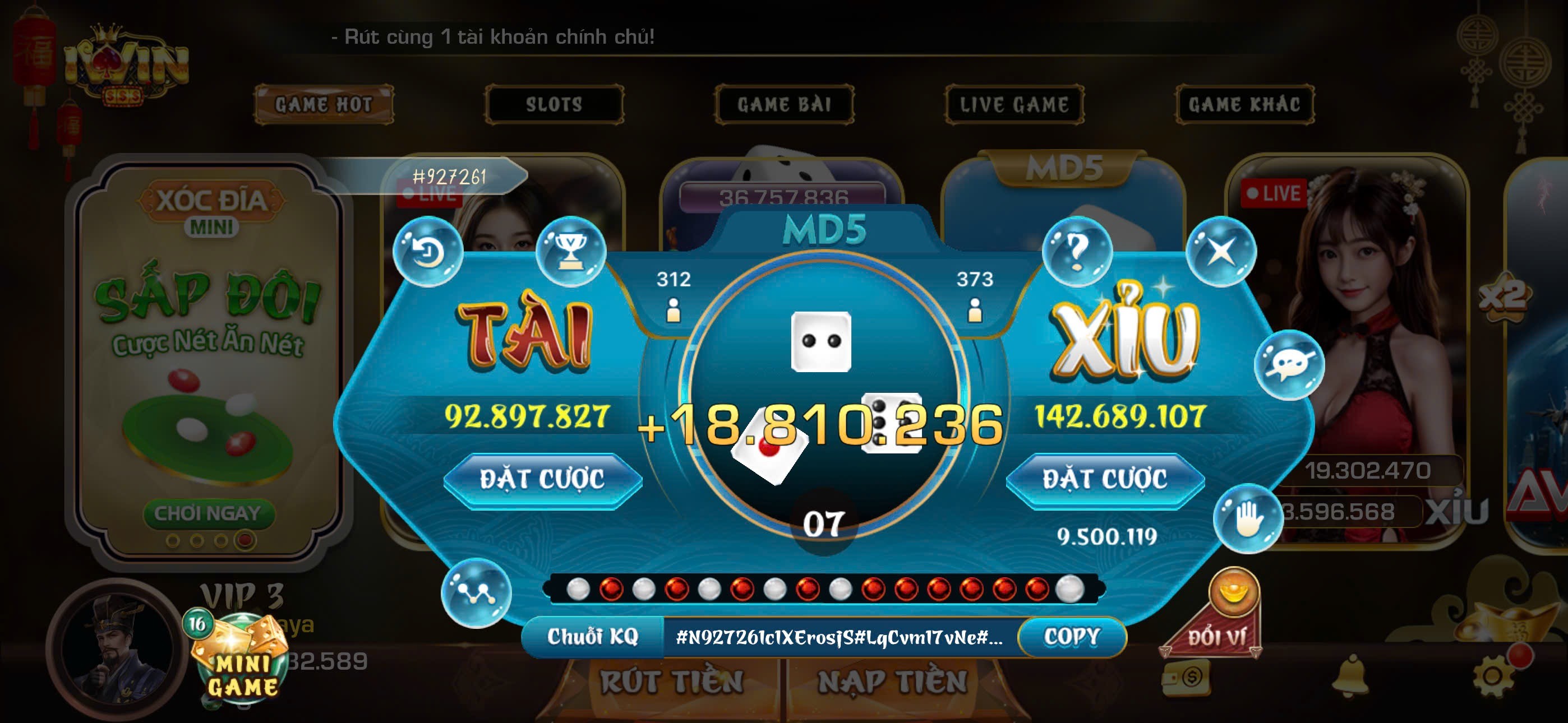
Task: Open the trophy leaderboard bubble
Action: 570,251
